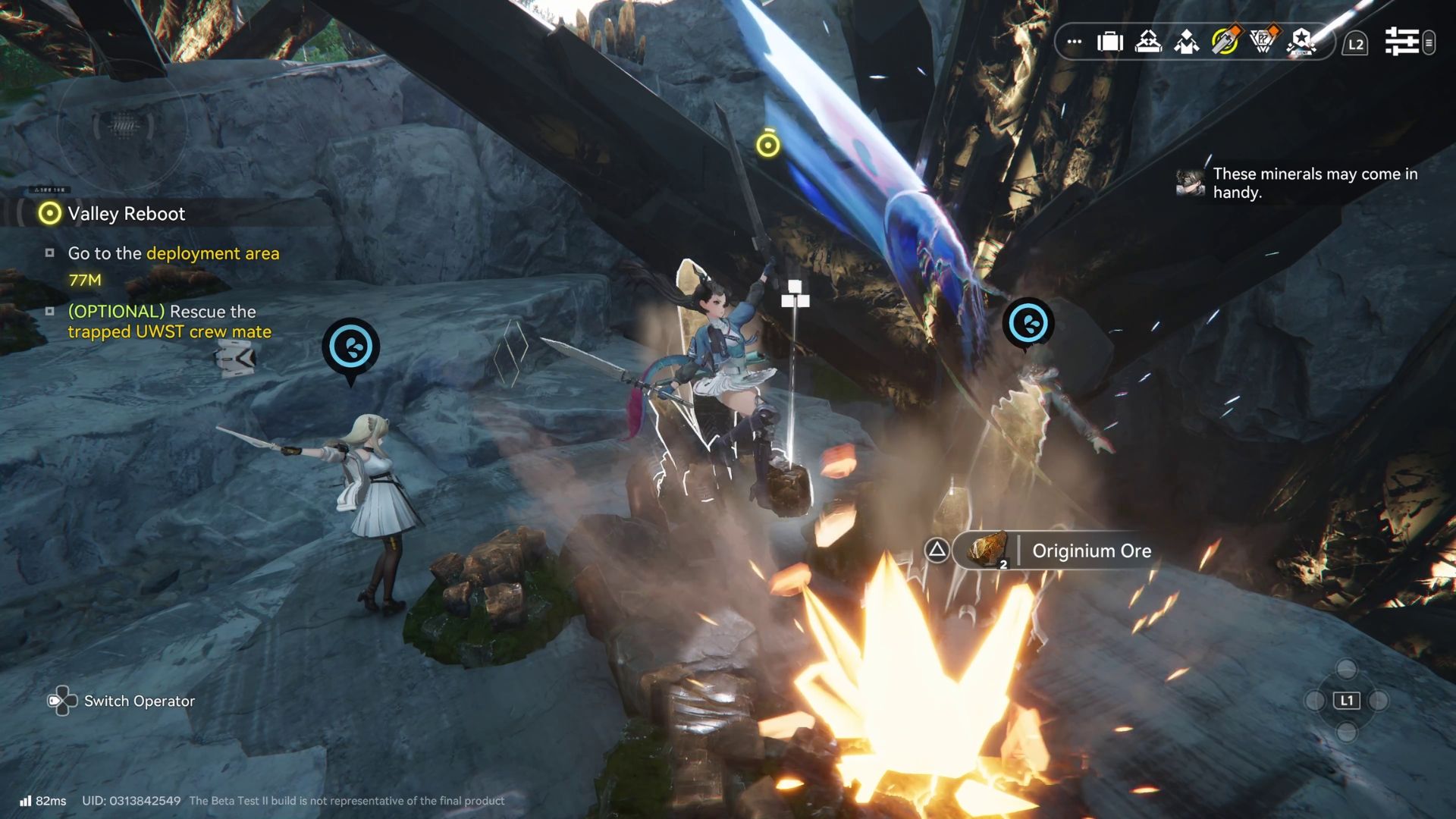Click the triangular badge icon with notification
Screen dimensions: 1456x819
click(1263, 42)
